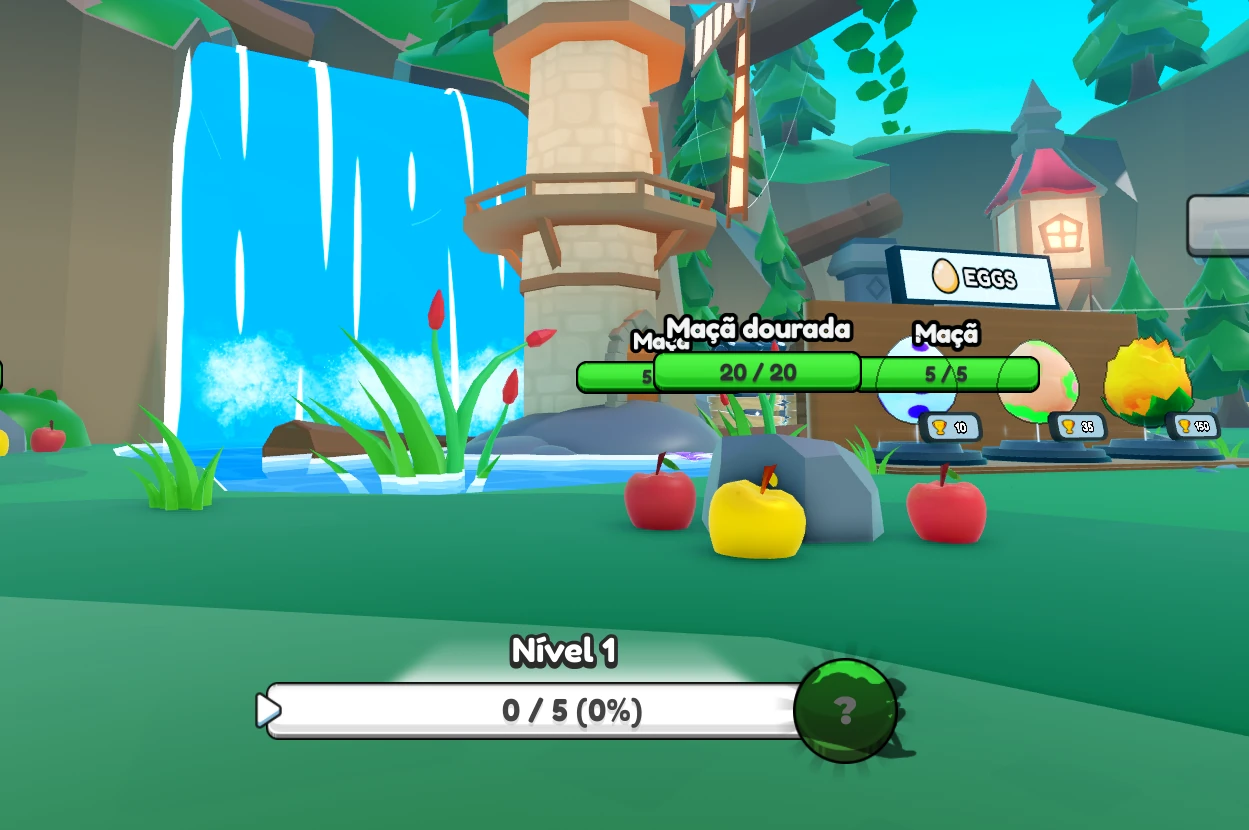Click the green mystery reward orb
Image resolution: width=1249 pixels, height=830 pixels.
[845, 710]
